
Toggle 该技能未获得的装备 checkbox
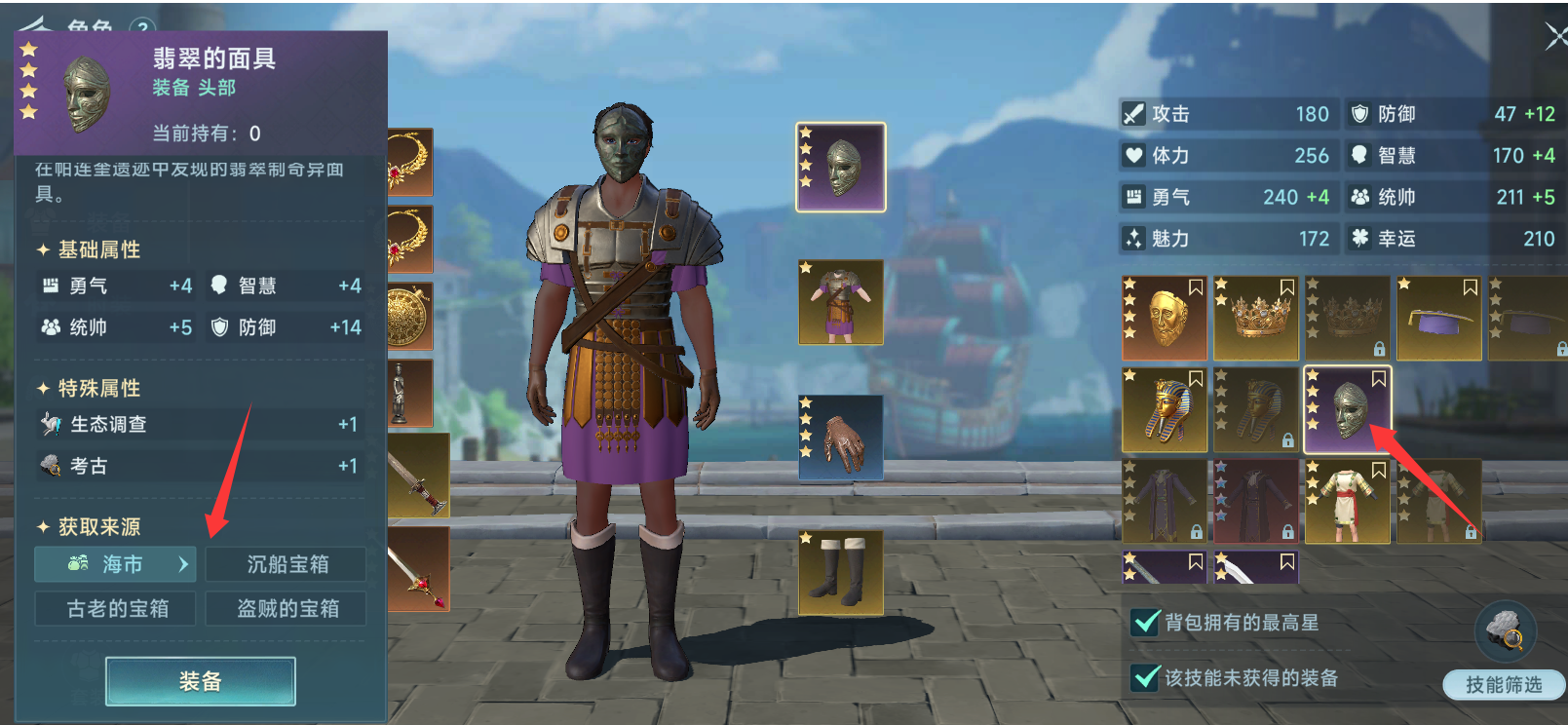point(1147,677)
